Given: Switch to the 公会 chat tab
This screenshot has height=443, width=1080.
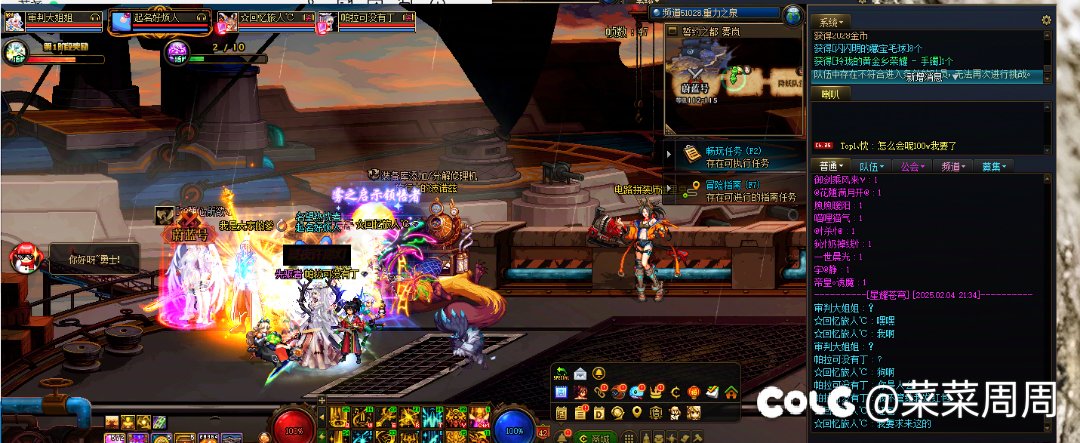Looking at the screenshot, I should 911,166.
